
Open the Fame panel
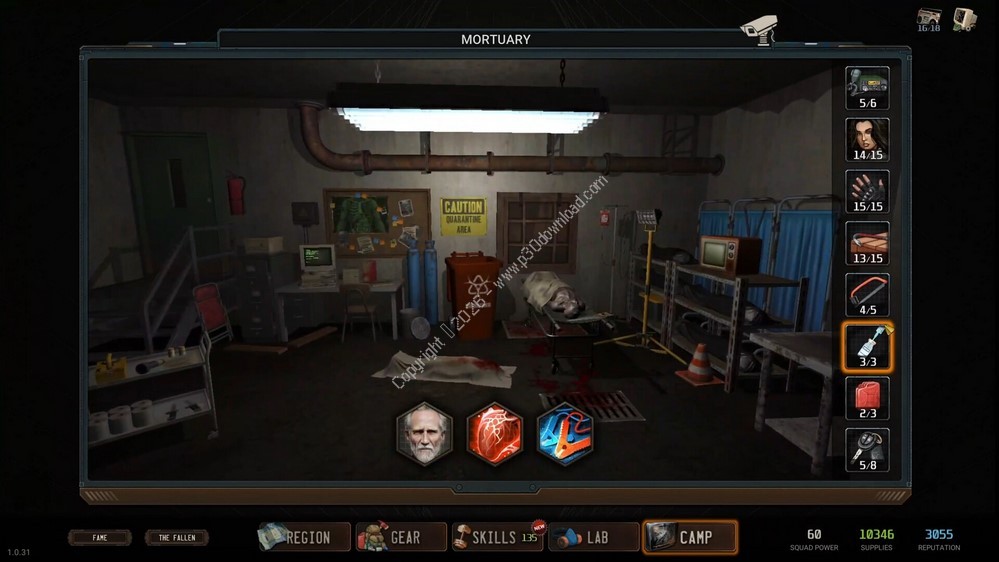[x=100, y=537]
